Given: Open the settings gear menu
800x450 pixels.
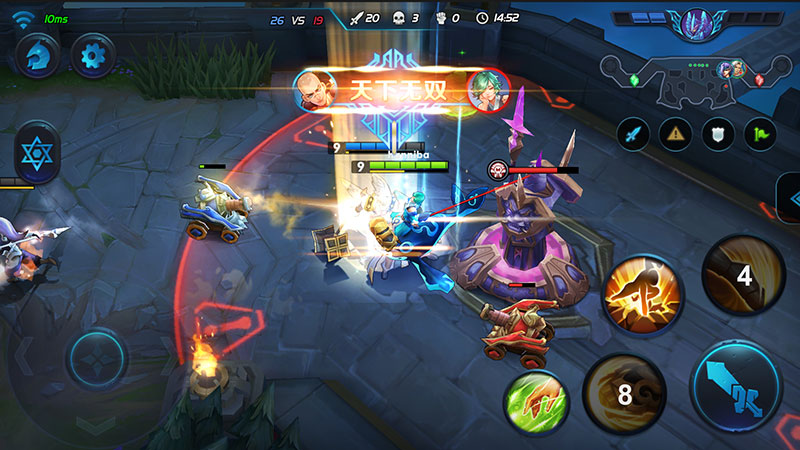Looking at the screenshot, I should point(95,53).
